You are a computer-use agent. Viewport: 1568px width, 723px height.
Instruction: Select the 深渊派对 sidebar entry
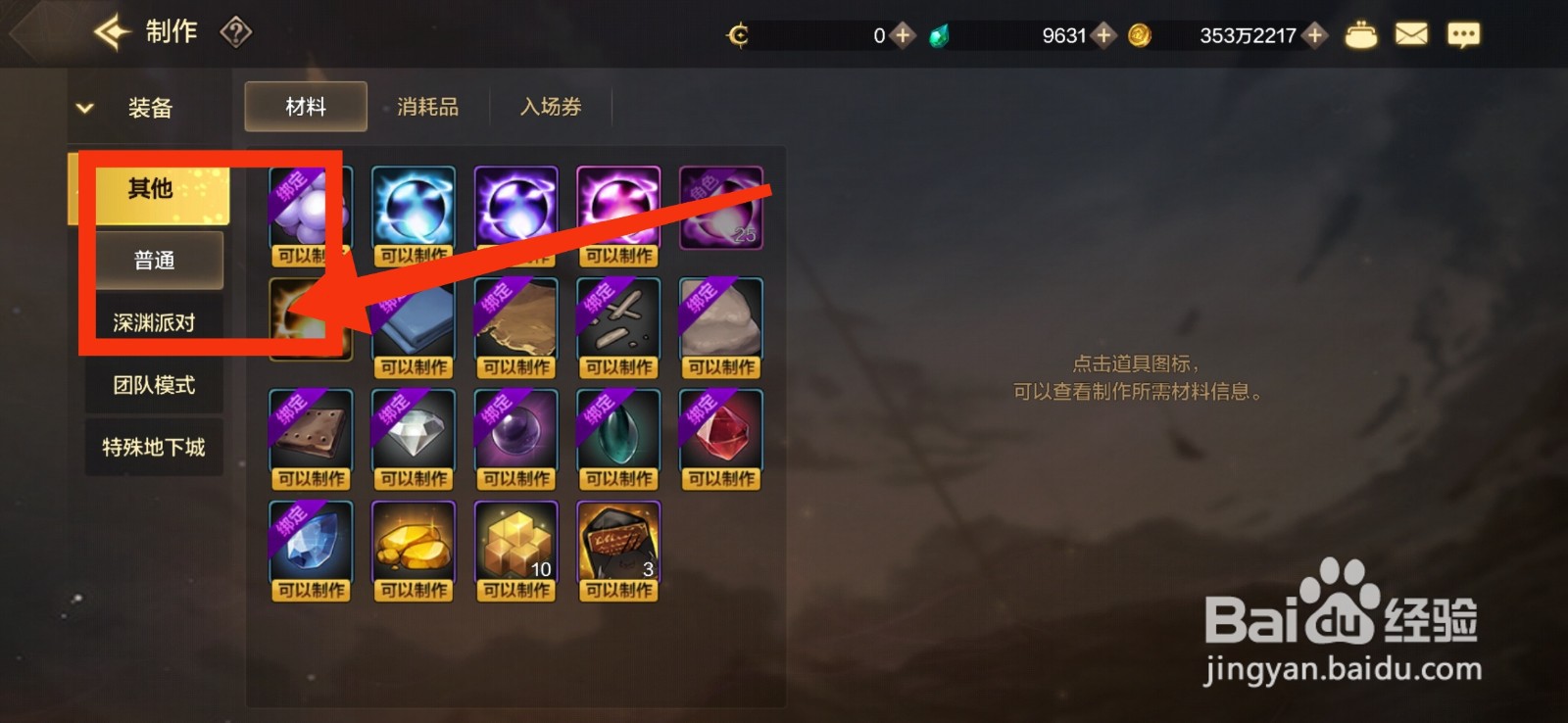[154, 321]
